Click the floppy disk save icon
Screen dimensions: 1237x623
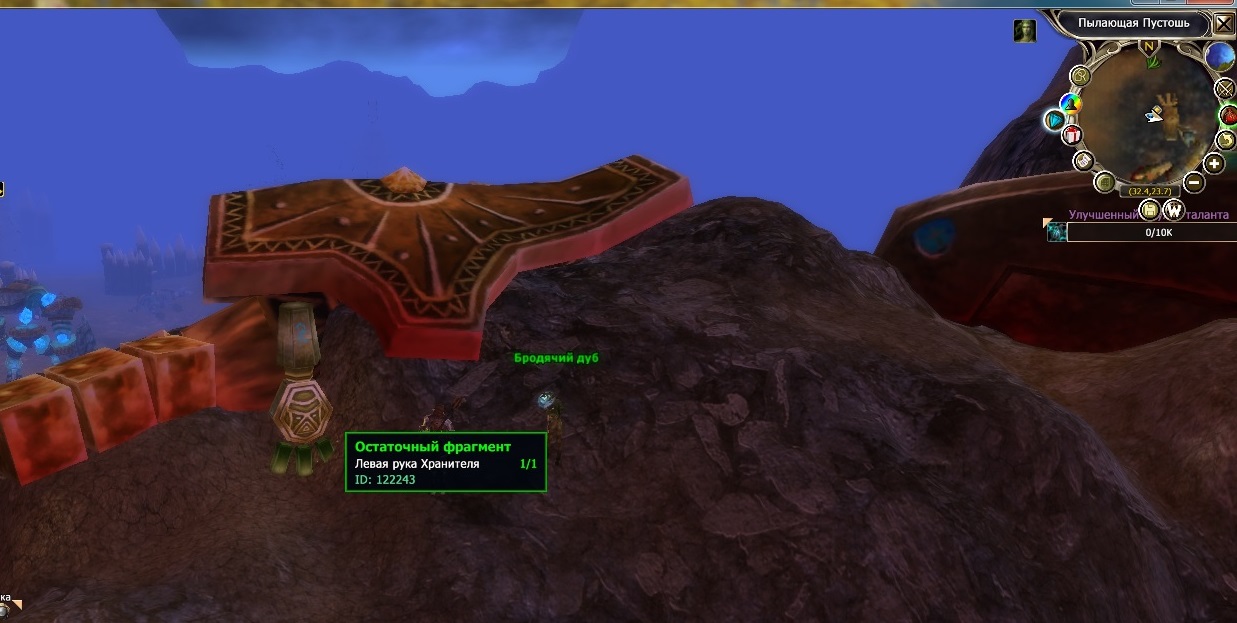pyautogui.click(x=1150, y=209)
